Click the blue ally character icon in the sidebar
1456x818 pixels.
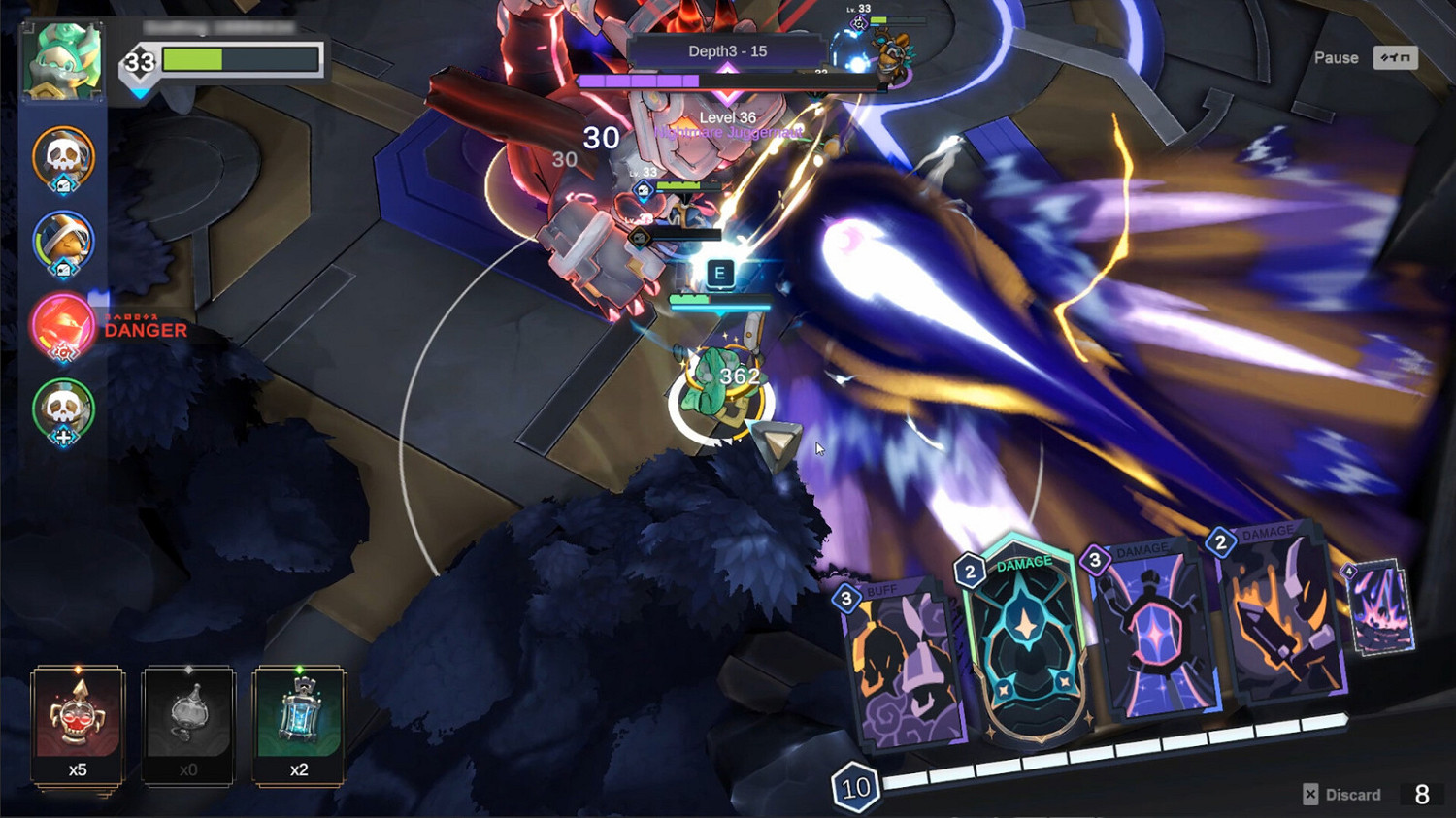pos(62,243)
